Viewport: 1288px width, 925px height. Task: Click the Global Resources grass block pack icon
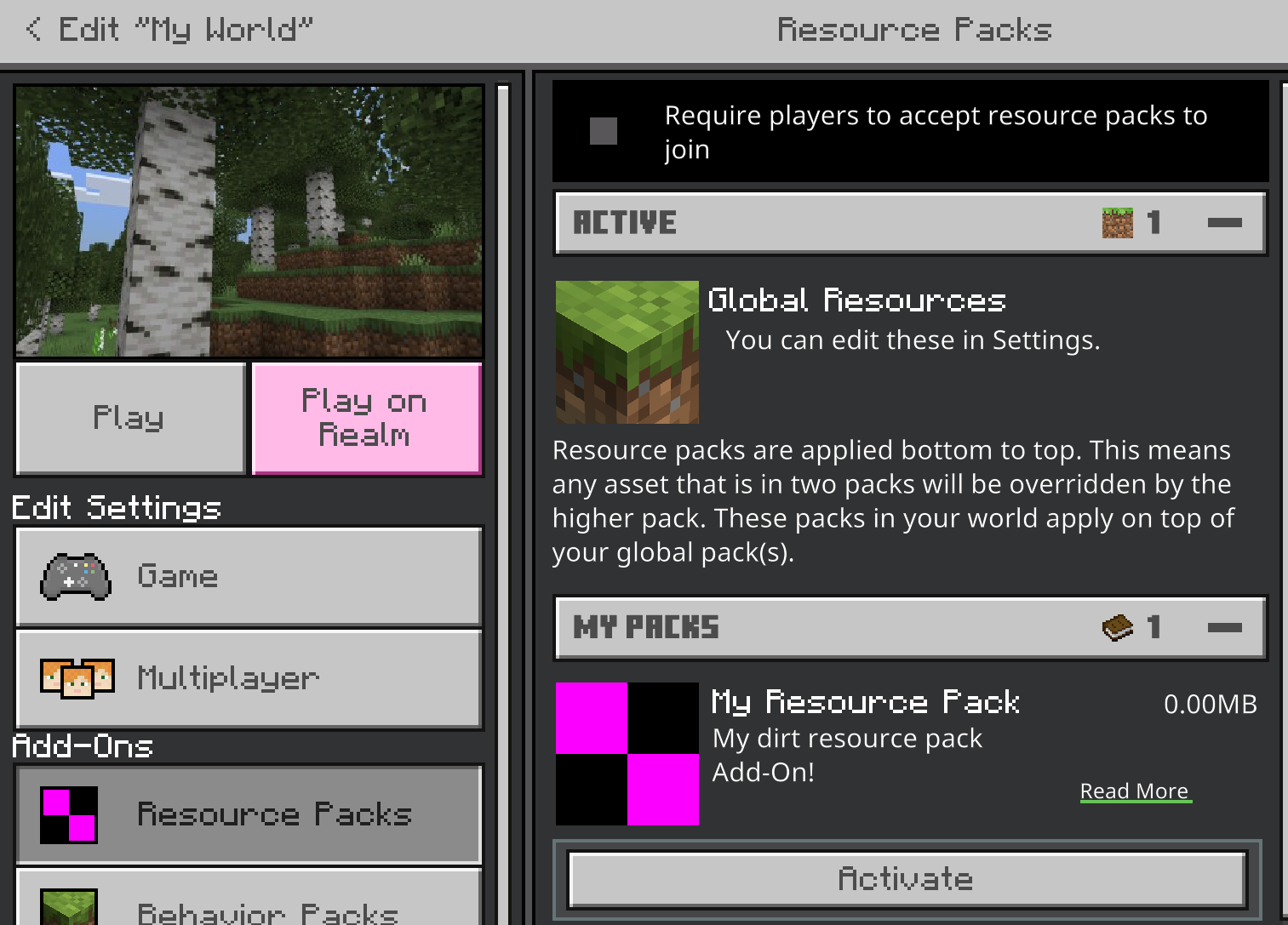point(627,351)
